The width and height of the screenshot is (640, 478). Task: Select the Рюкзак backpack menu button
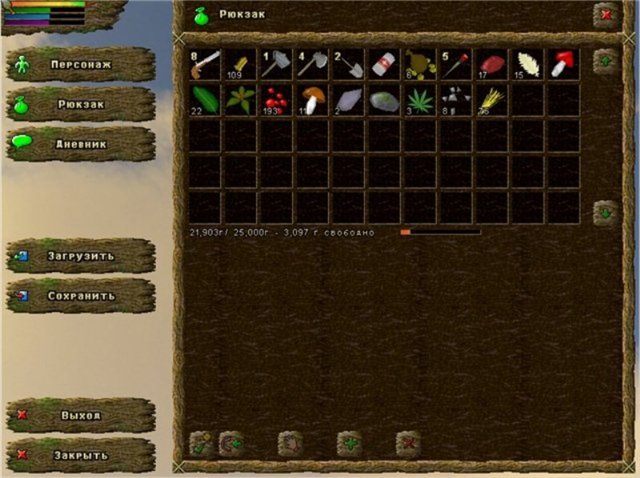click(x=80, y=104)
